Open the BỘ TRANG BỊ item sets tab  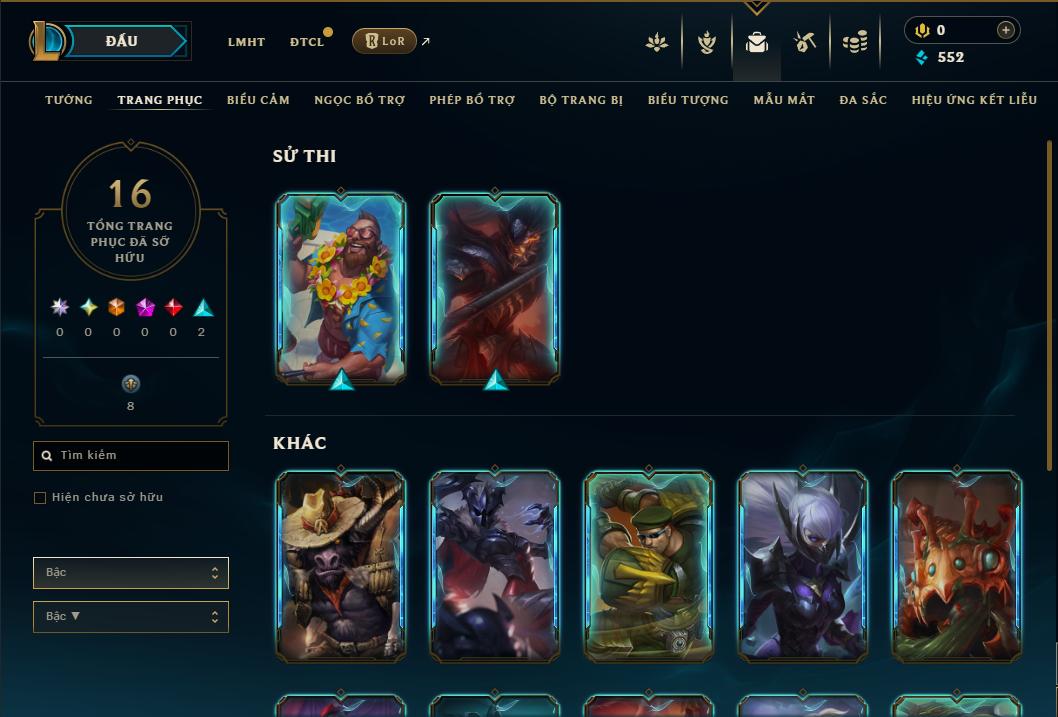coord(581,100)
